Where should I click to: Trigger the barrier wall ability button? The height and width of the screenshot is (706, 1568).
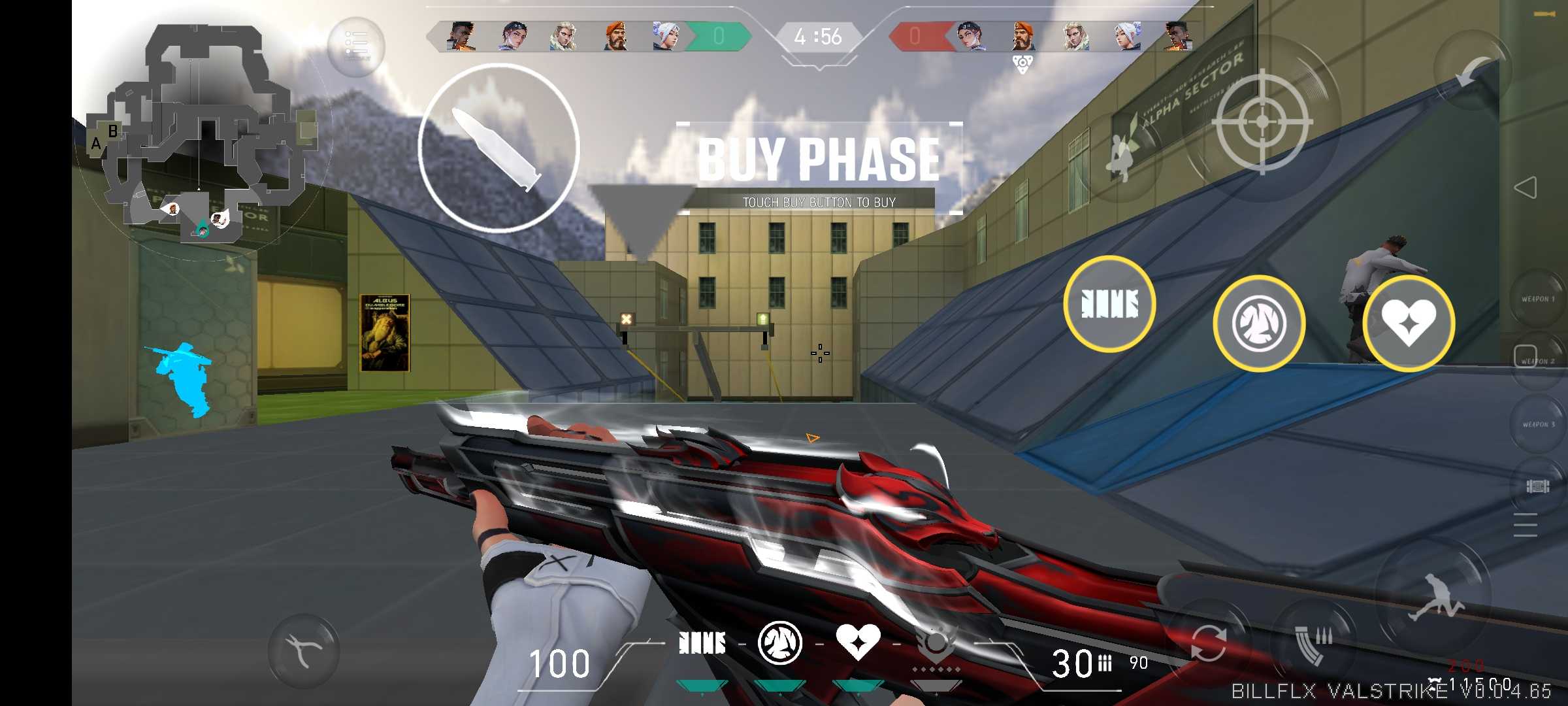(1109, 304)
